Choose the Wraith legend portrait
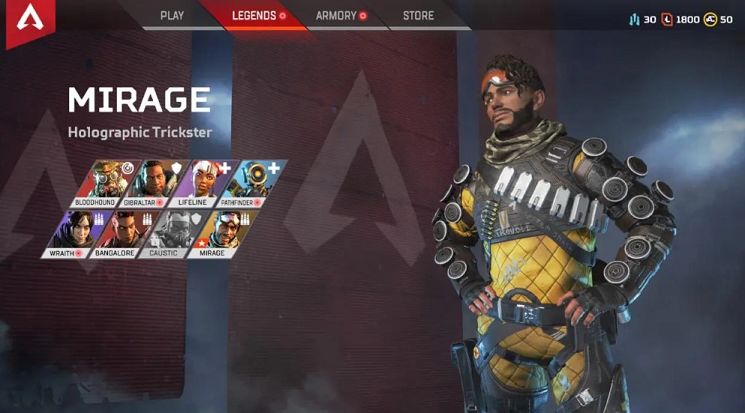 (70, 233)
